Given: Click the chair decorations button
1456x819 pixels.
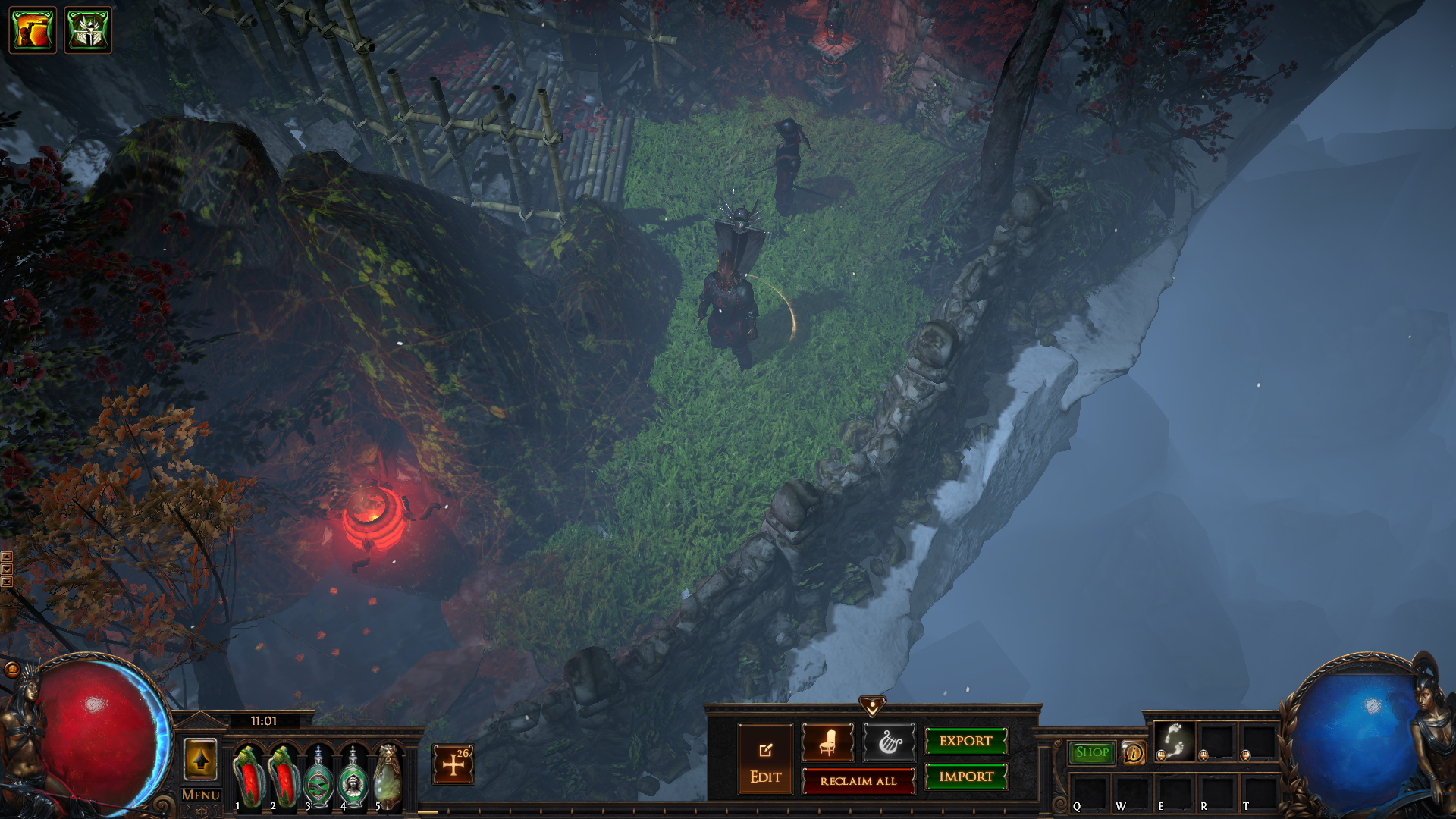Looking at the screenshot, I should click(827, 742).
